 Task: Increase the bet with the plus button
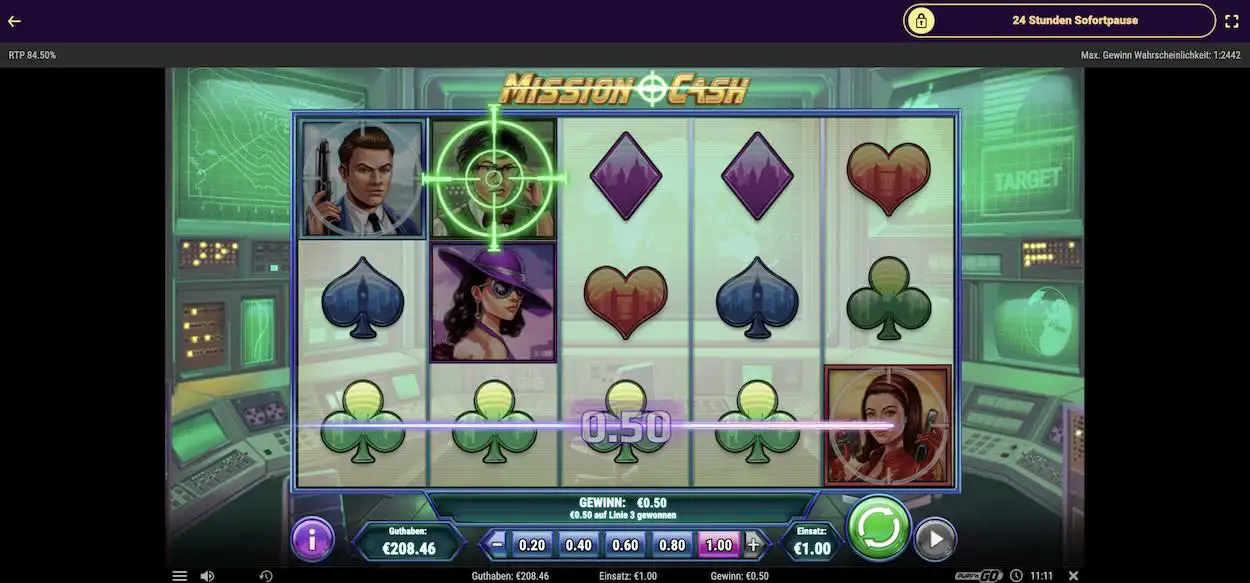[753, 545]
